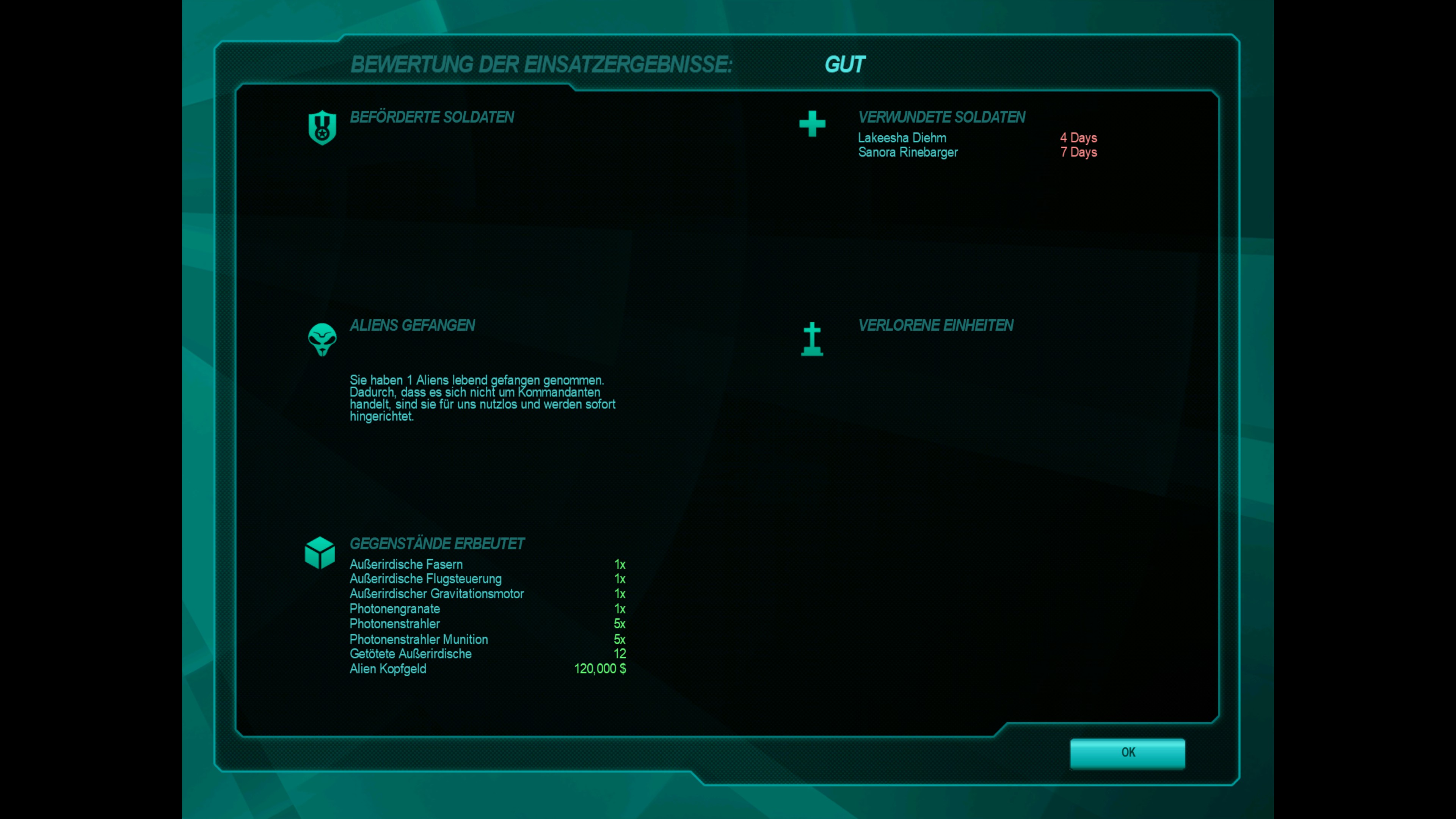Confirm the mission results with OK
The height and width of the screenshot is (819, 1456).
tap(1127, 752)
